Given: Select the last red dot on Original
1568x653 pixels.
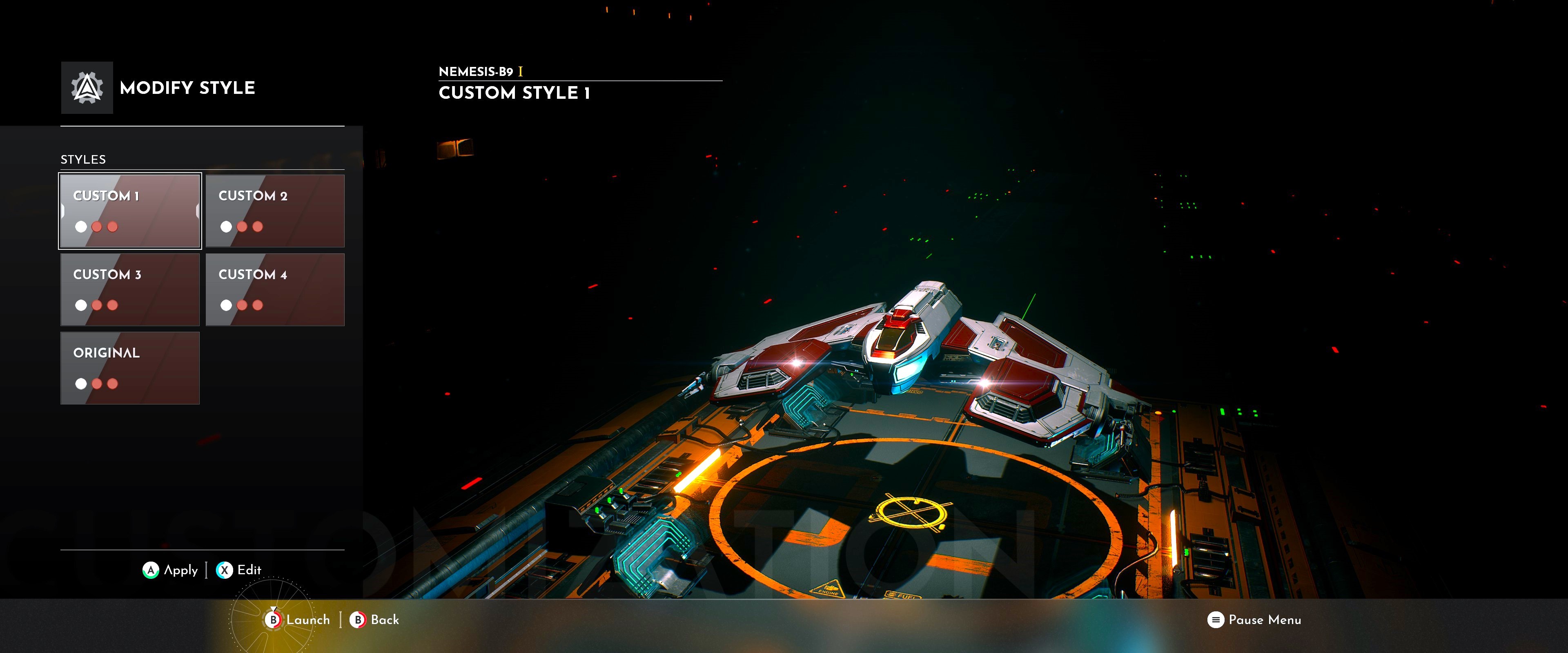Looking at the screenshot, I should [112, 383].
